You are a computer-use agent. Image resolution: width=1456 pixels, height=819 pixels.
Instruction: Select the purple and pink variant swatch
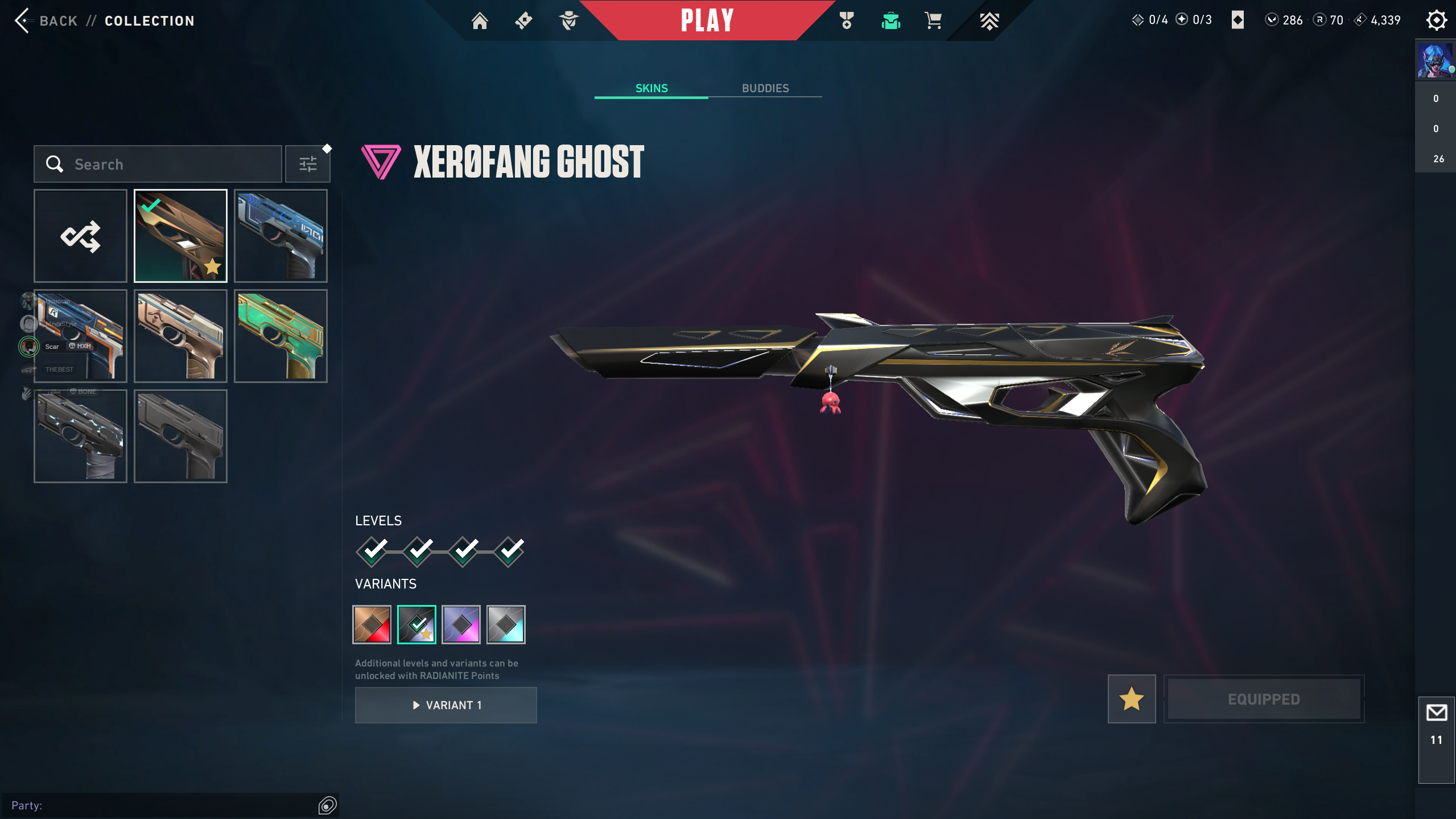click(x=461, y=624)
